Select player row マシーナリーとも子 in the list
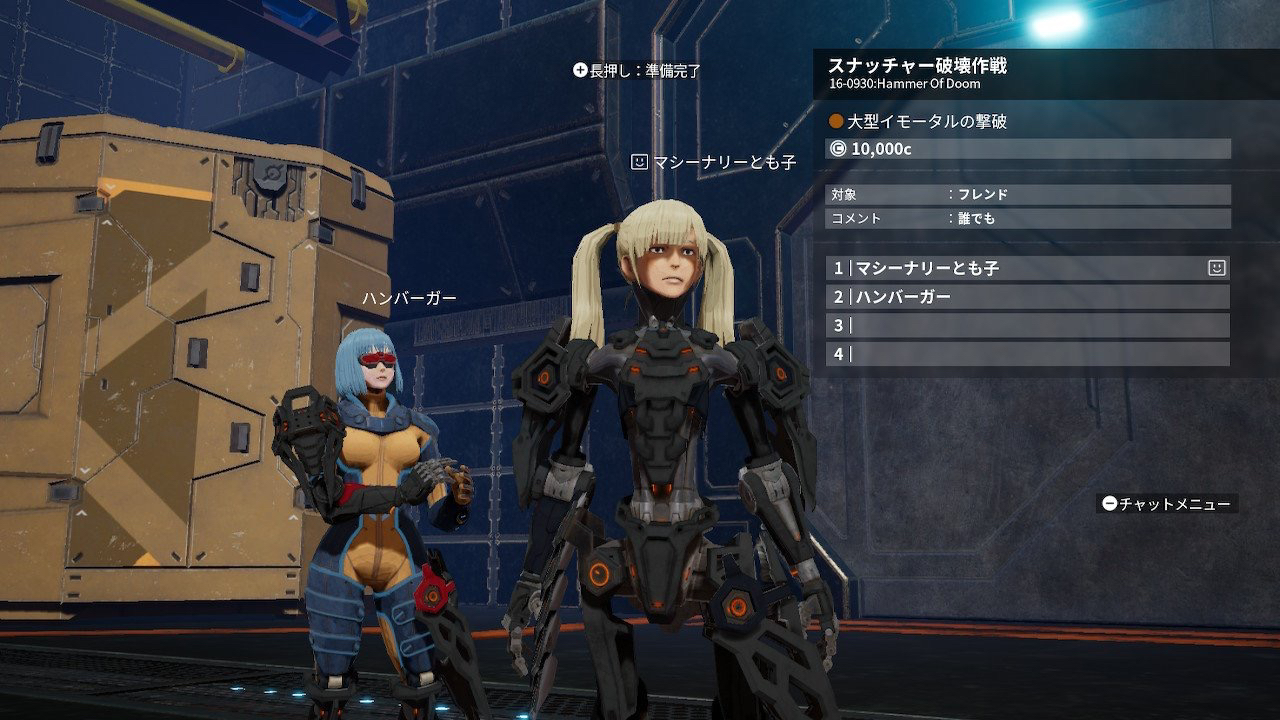 [x=1020, y=268]
